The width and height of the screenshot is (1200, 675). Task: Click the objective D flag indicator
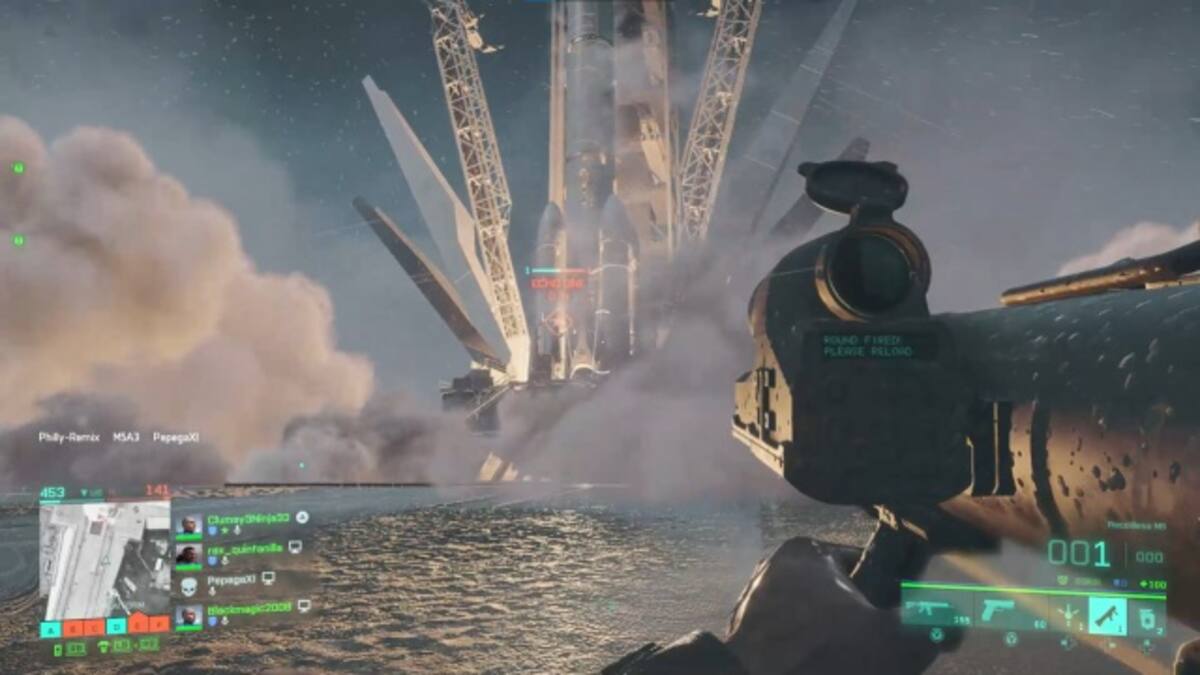coord(116,627)
